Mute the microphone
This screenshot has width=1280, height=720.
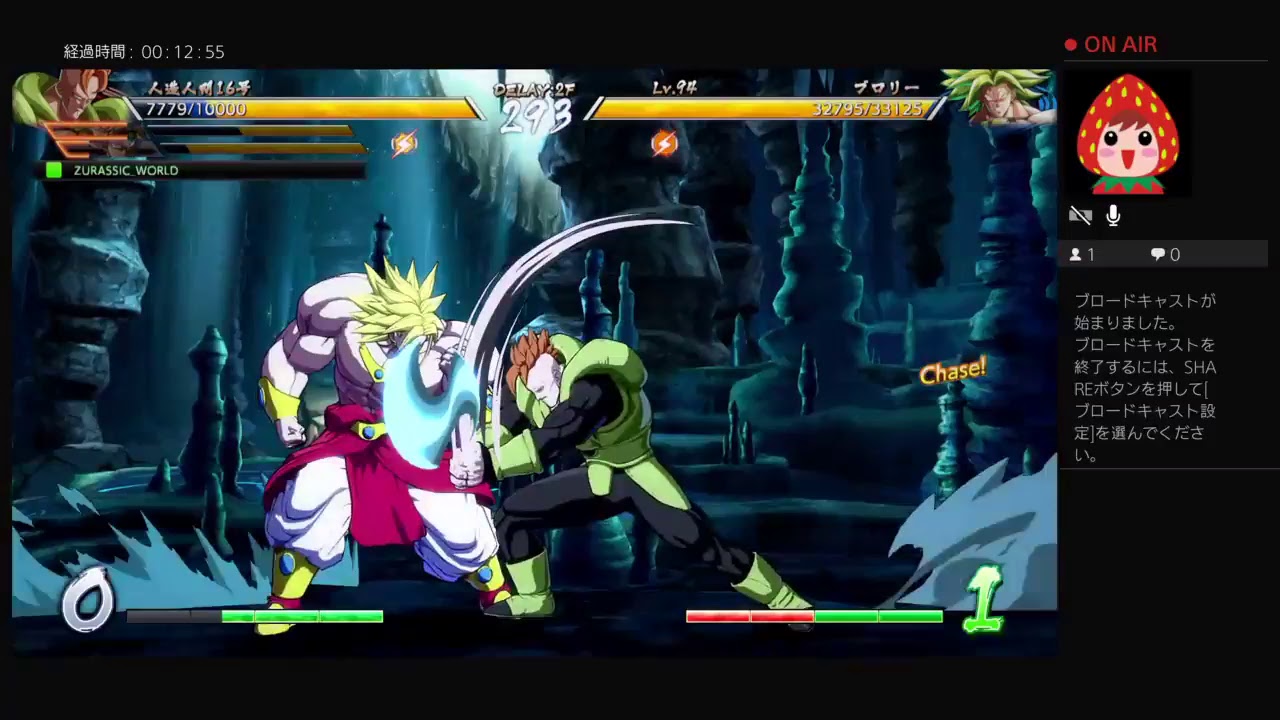1113,215
